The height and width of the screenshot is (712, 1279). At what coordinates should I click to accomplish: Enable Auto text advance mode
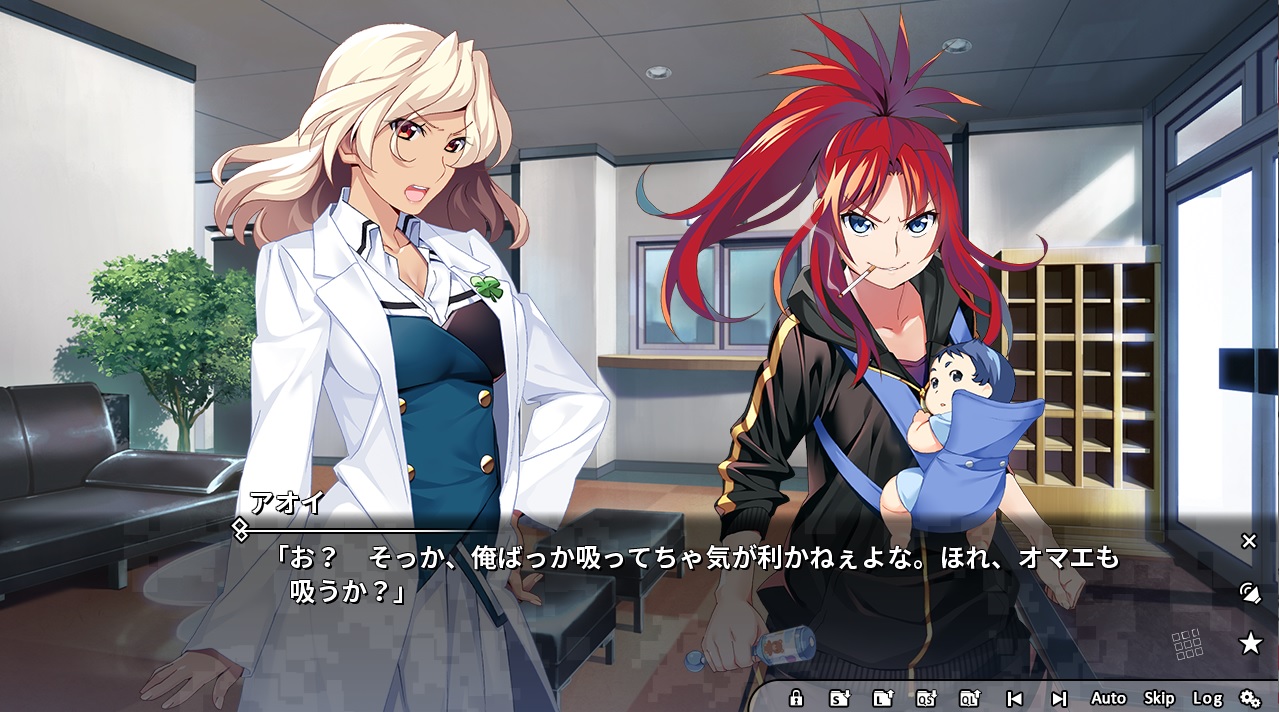(1108, 698)
